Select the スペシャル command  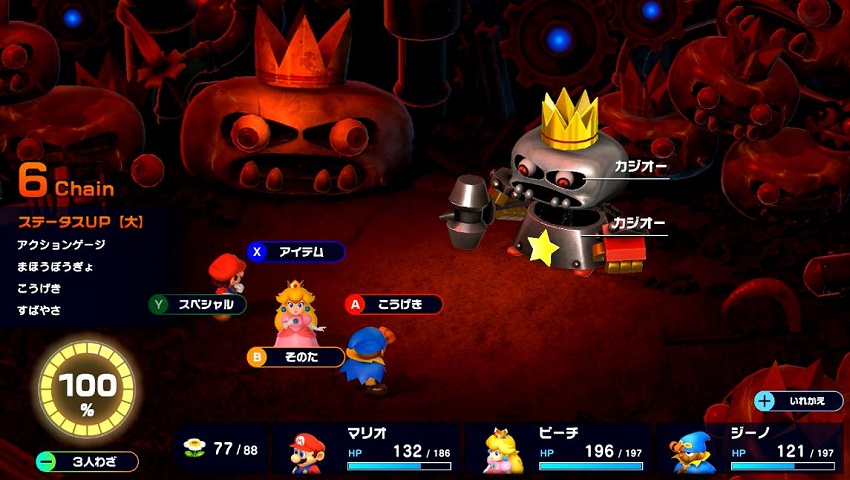tap(197, 304)
